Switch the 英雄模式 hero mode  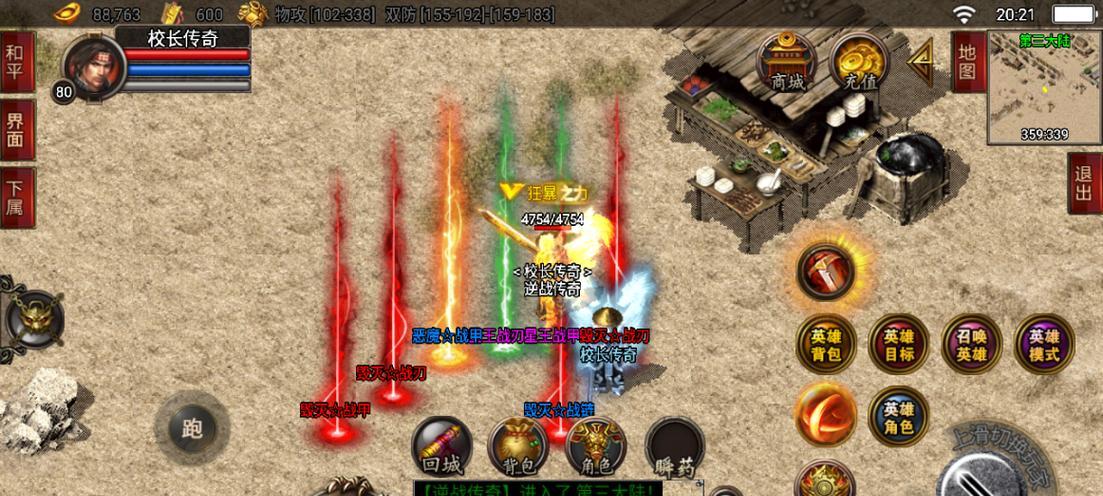(1044, 344)
